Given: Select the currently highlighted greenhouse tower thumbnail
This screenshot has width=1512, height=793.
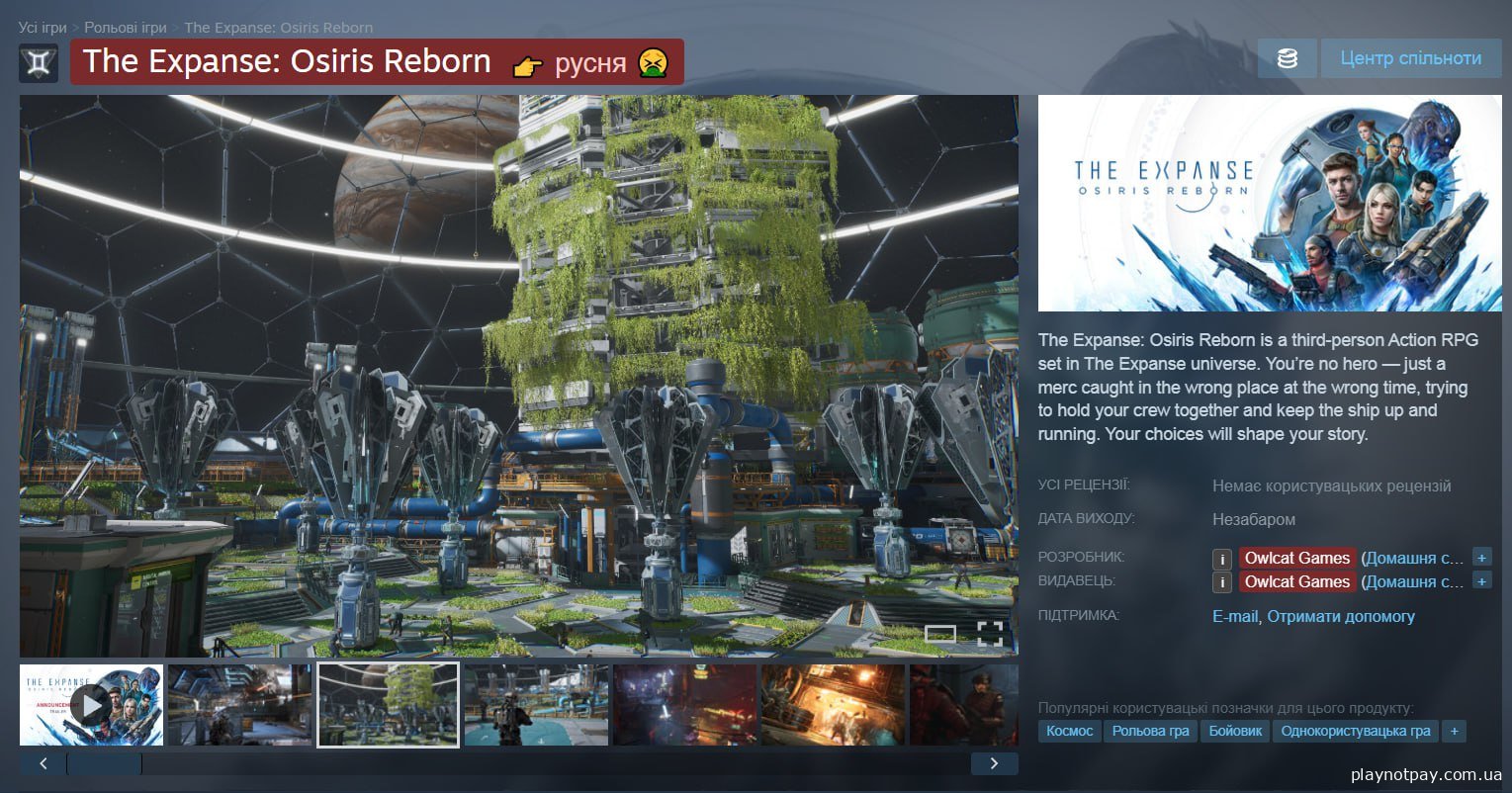Looking at the screenshot, I should tap(388, 705).
